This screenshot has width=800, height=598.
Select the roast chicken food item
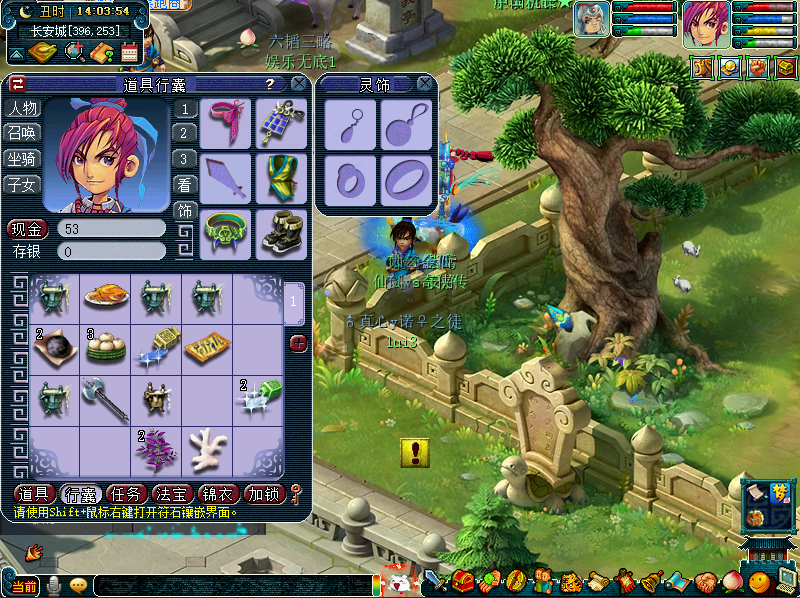tap(104, 296)
